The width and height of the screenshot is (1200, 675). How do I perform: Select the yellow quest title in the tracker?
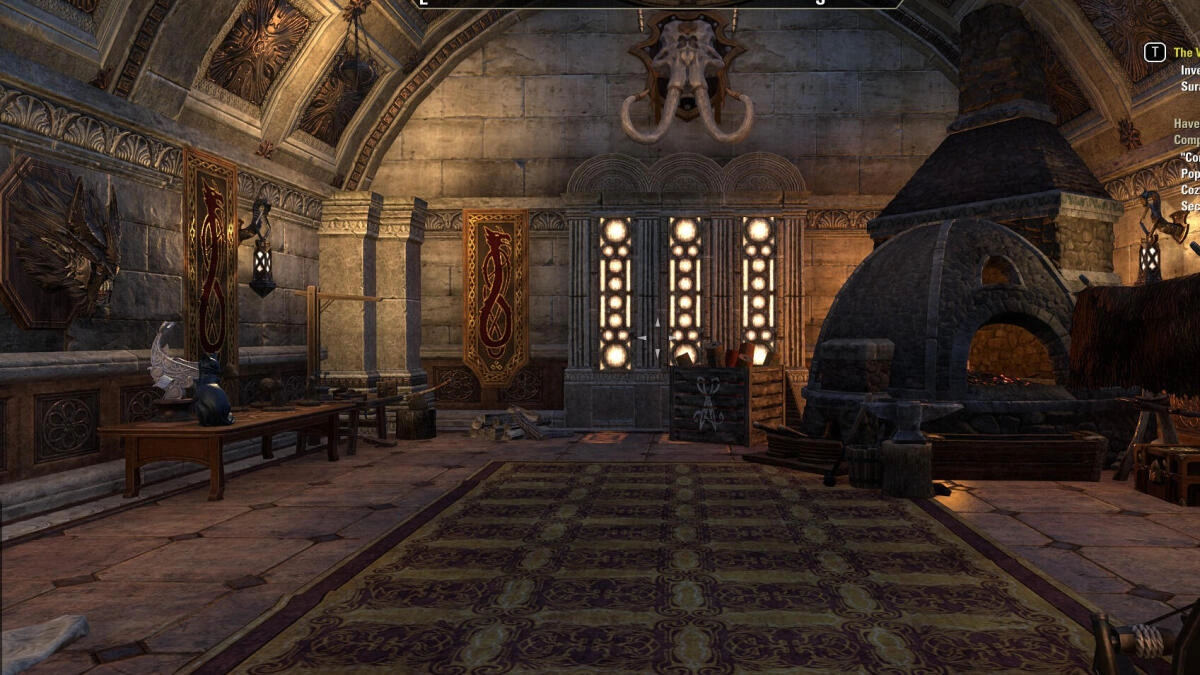(1186, 52)
